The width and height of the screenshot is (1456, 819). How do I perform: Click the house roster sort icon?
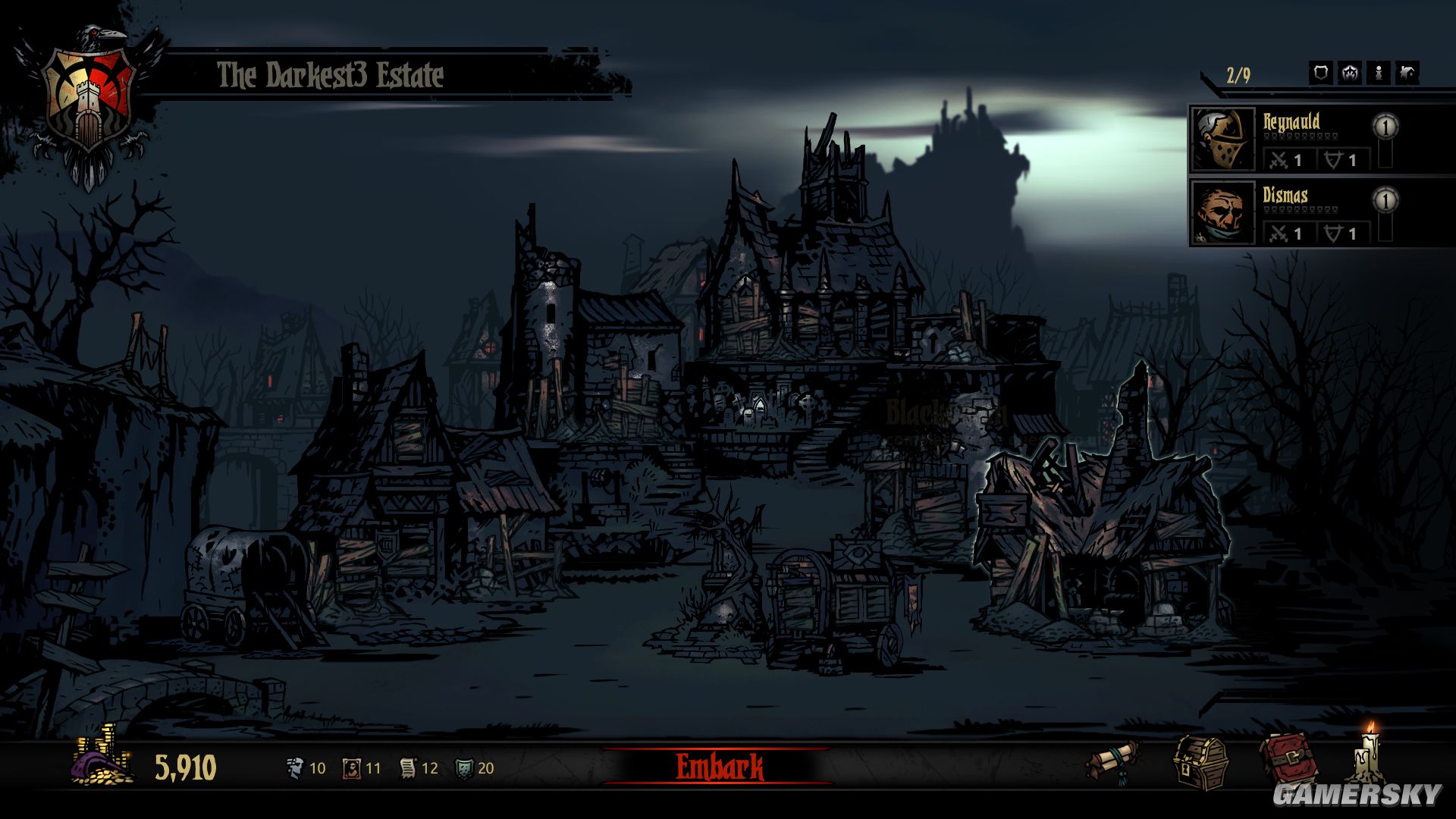[1407, 73]
